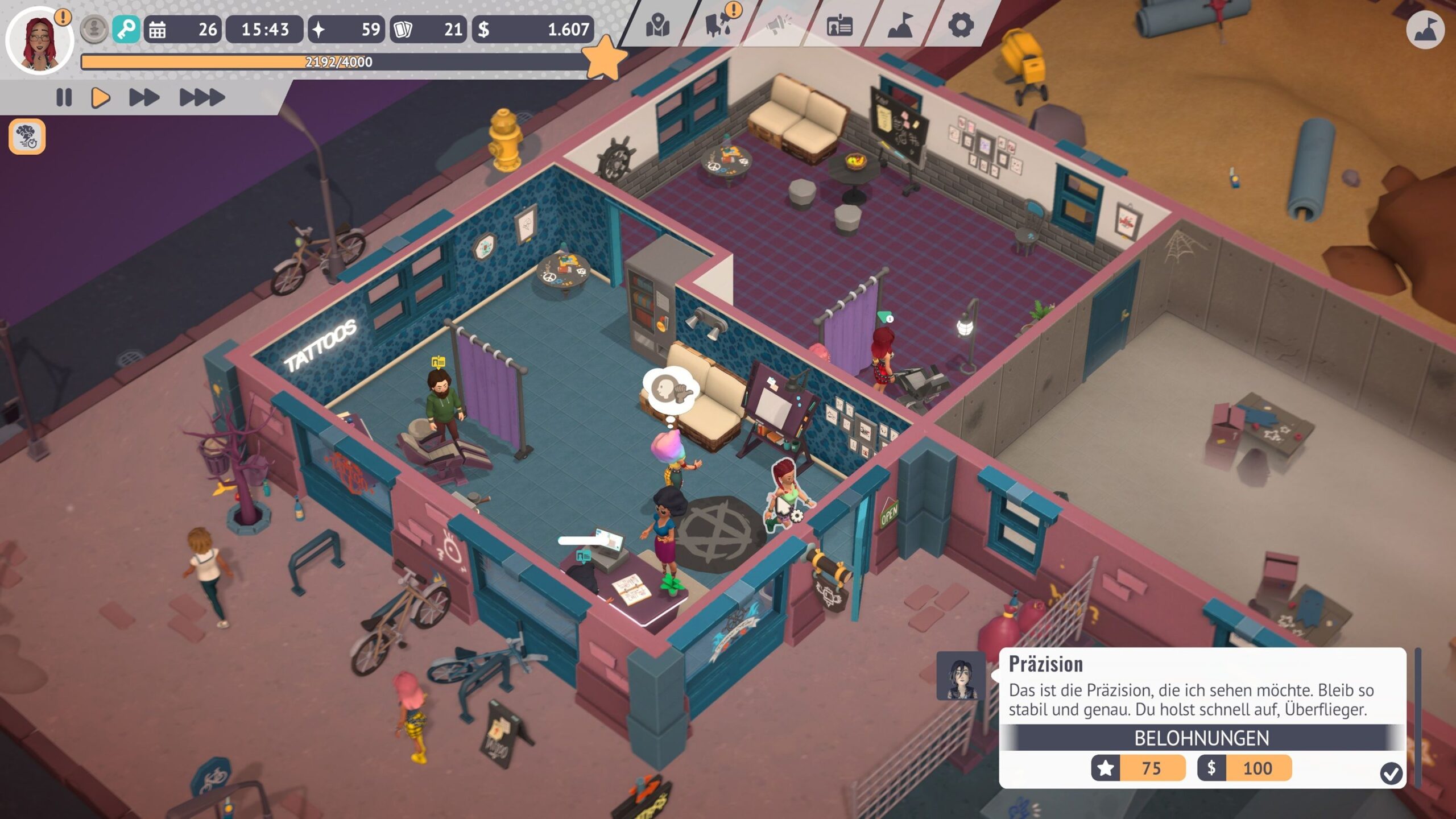The image size is (1456, 819).
Task: Open the flag-on-hill goals toolbar tab
Action: click(x=900, y=26)
